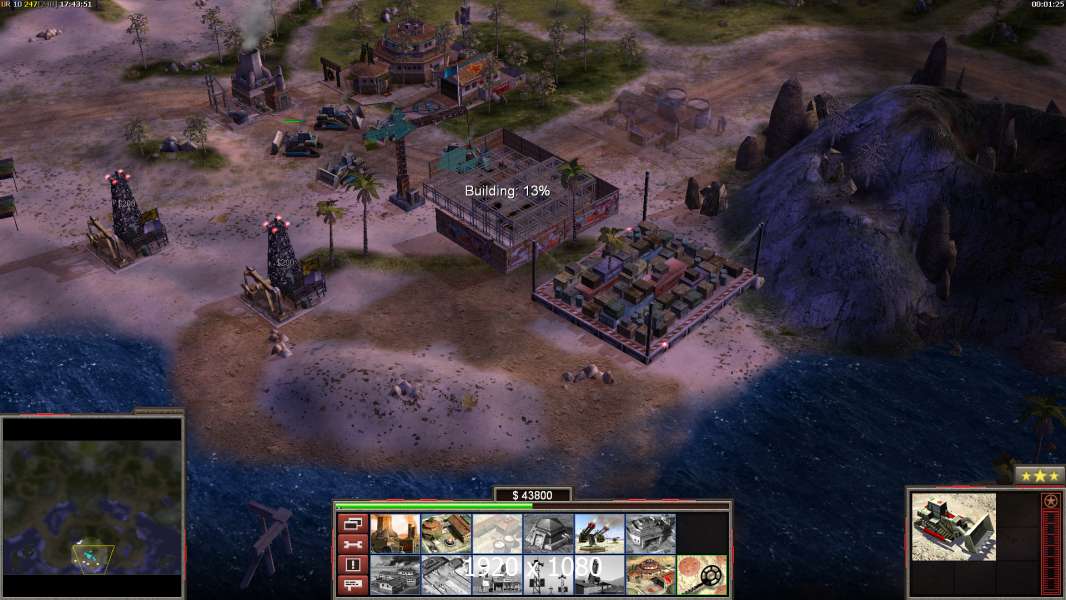Click the circled star emblem button
This screenshot has height=600, width=1066.
coord(1050,501)
